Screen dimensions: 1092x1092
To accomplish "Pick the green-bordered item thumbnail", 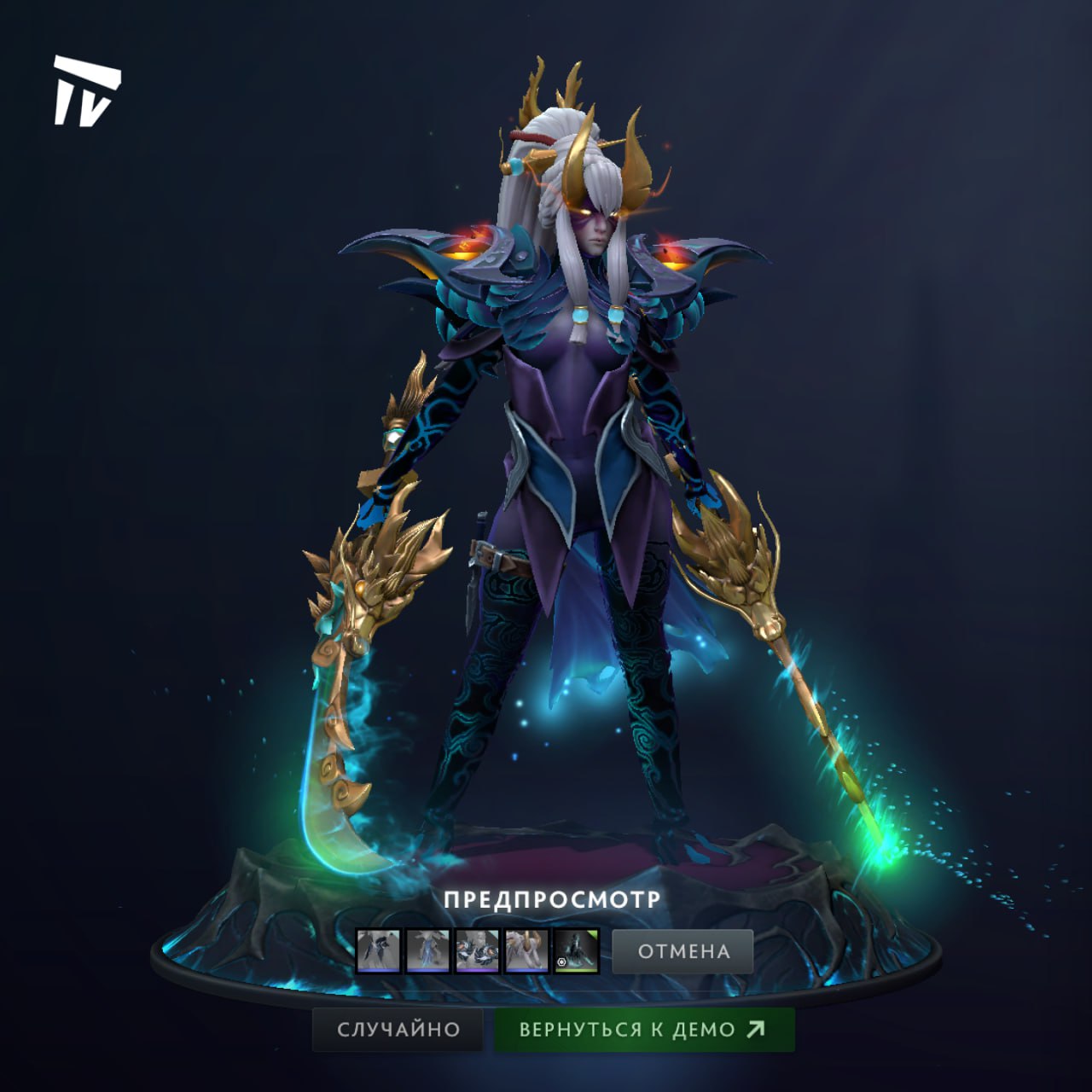I will [576, 951].
